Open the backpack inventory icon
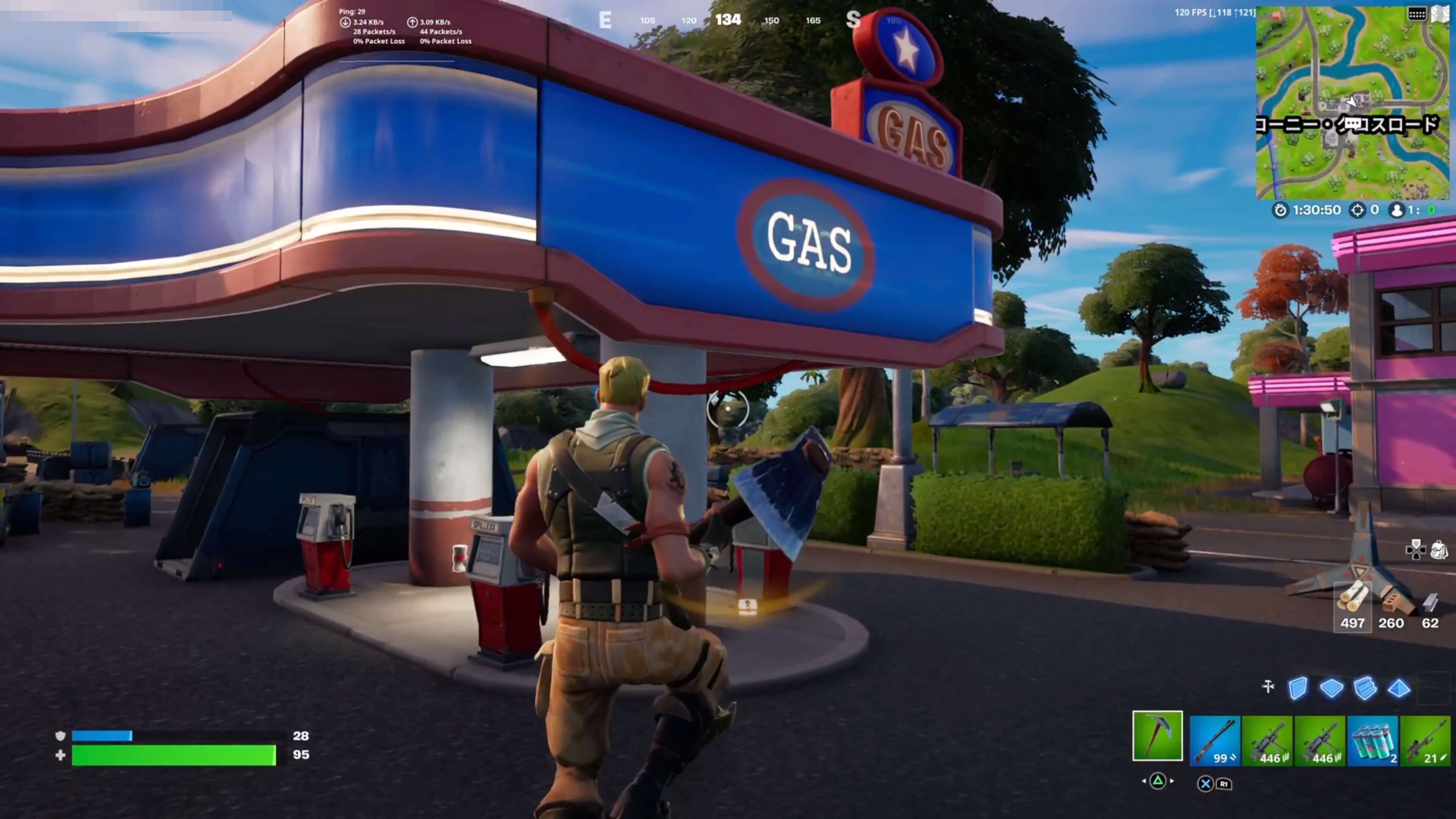1456x819 pixels. point(1439,549)
